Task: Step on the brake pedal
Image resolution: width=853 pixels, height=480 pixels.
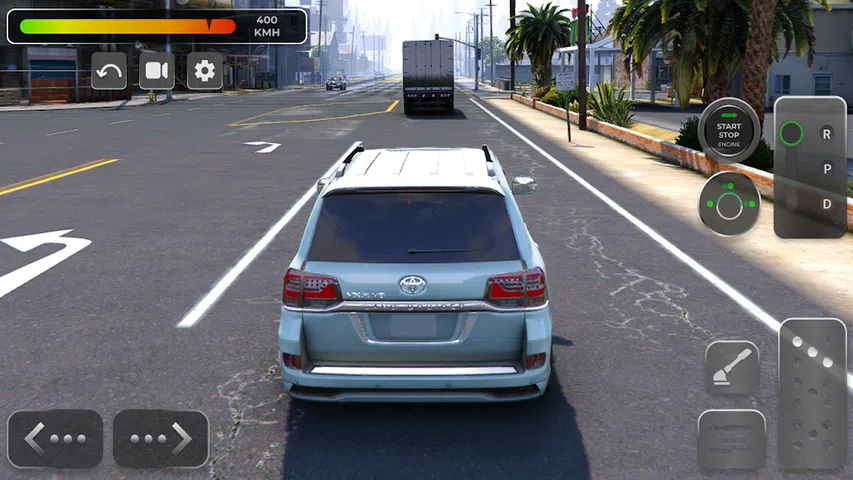Action: (x=731, y=439)
